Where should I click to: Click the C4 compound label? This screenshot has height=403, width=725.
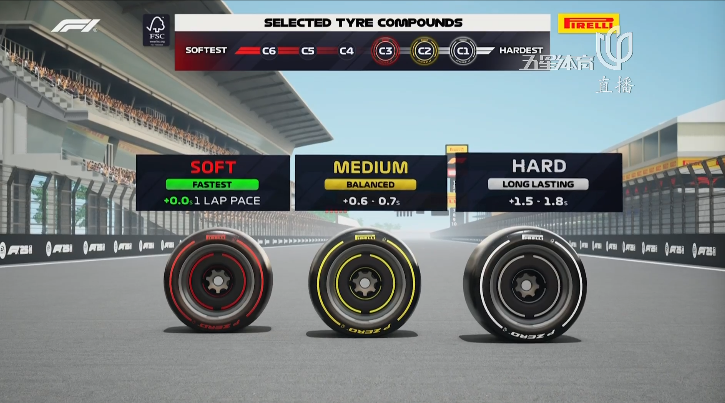point(346,50)
